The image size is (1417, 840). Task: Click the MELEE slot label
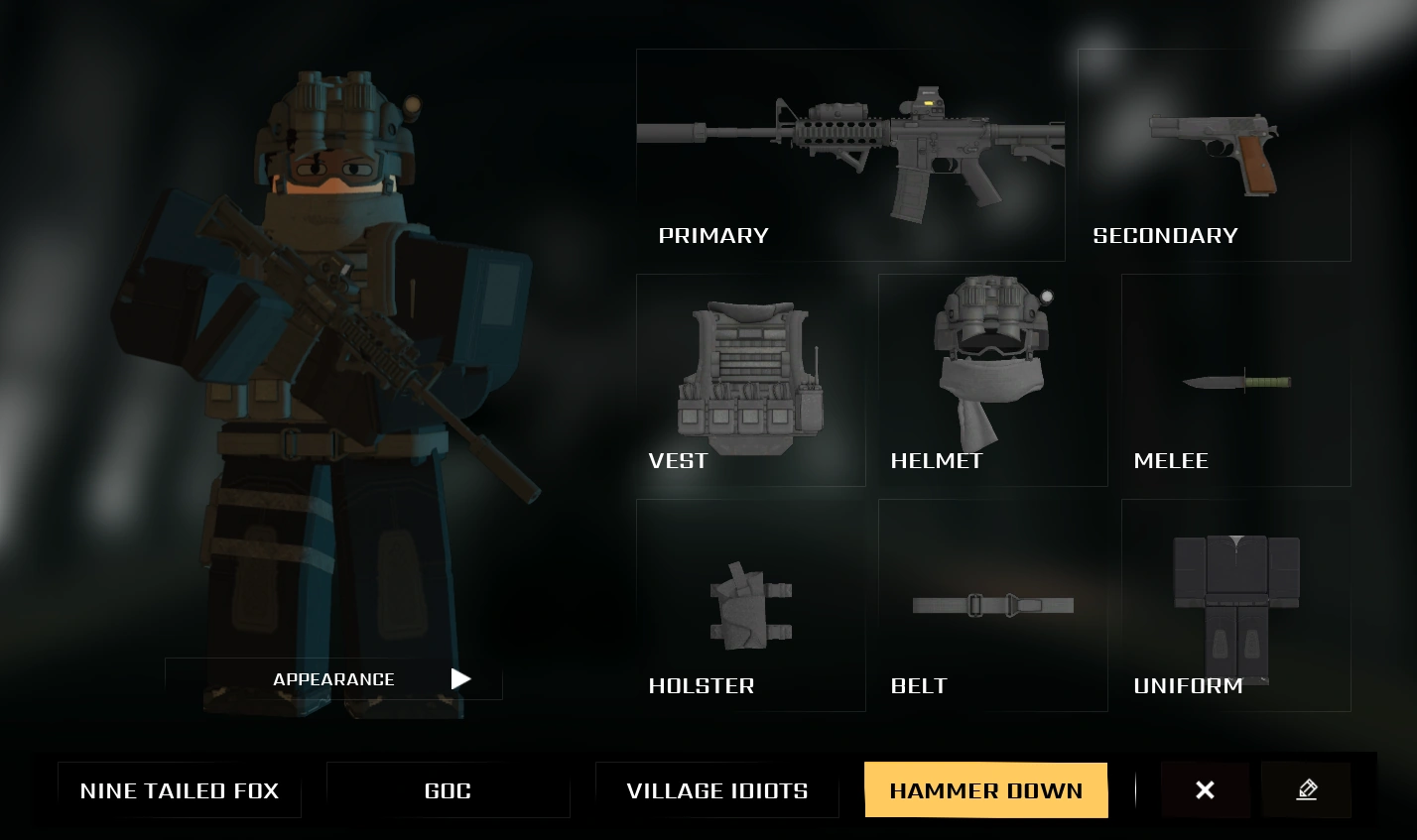[x=1171, y=460]
